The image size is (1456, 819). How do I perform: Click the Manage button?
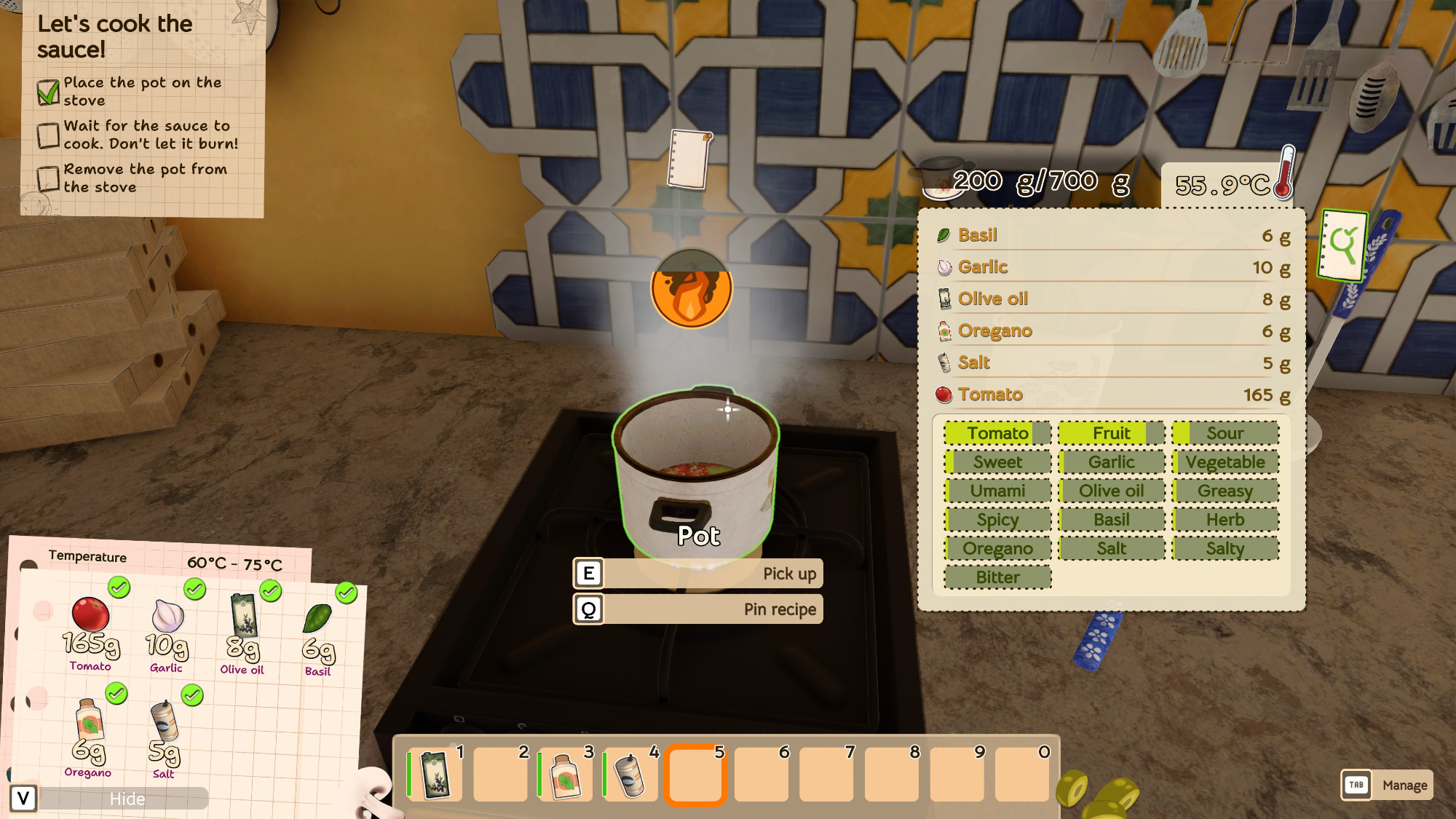pos(1387,785)
